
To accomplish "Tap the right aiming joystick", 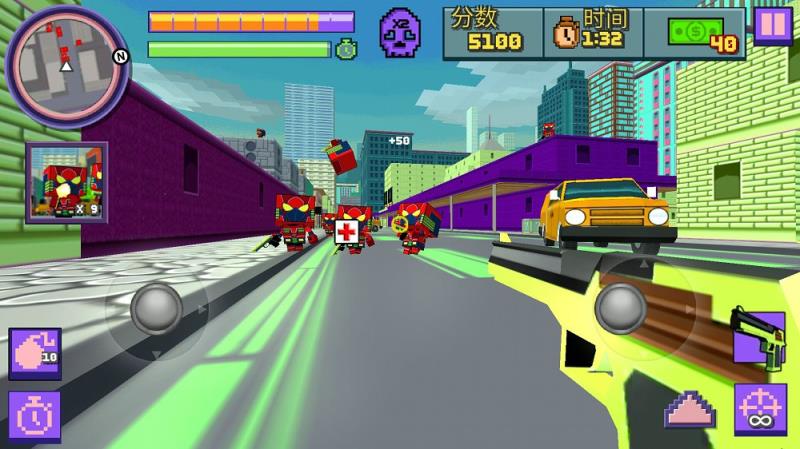I will pos(620,308).
